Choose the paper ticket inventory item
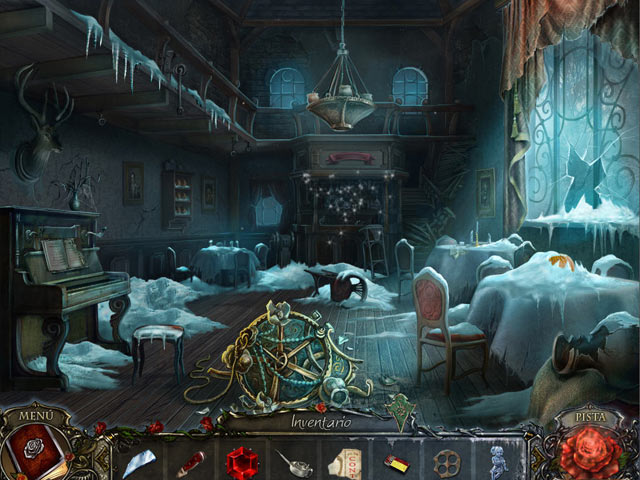 (x=343, y=463)
